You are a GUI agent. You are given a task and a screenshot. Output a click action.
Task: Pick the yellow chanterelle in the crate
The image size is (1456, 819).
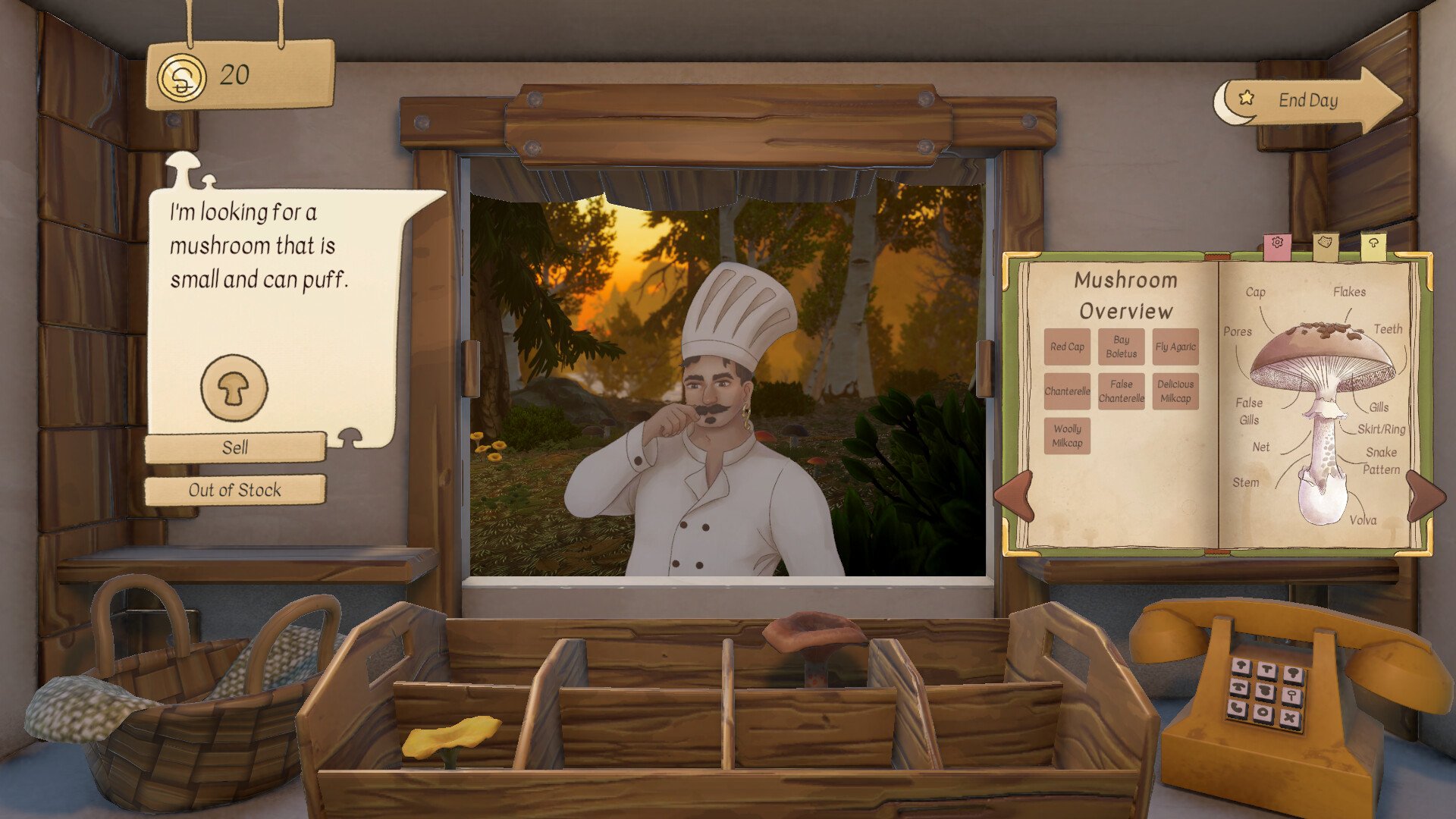450,737
